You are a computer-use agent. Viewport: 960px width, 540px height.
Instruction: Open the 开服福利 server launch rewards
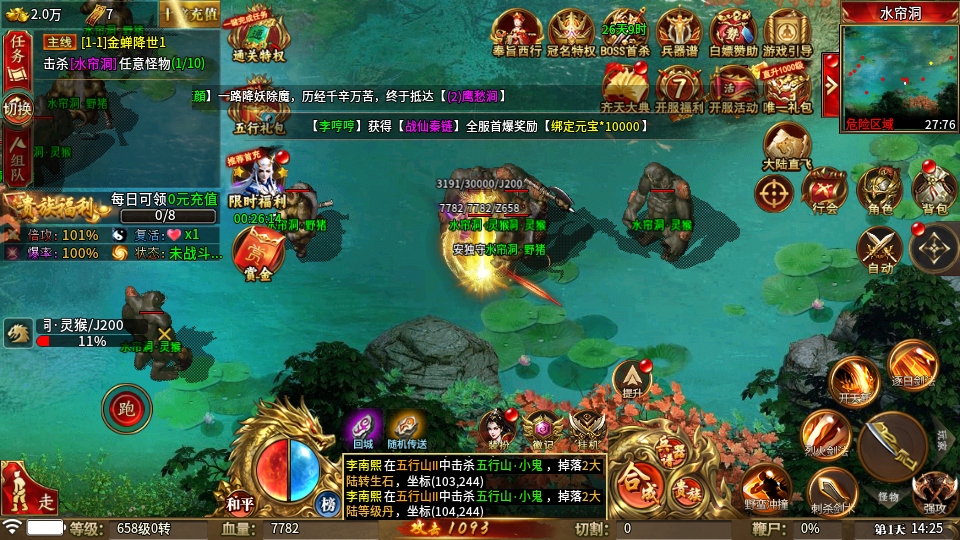pyautogui.click(x=679, y=89)
